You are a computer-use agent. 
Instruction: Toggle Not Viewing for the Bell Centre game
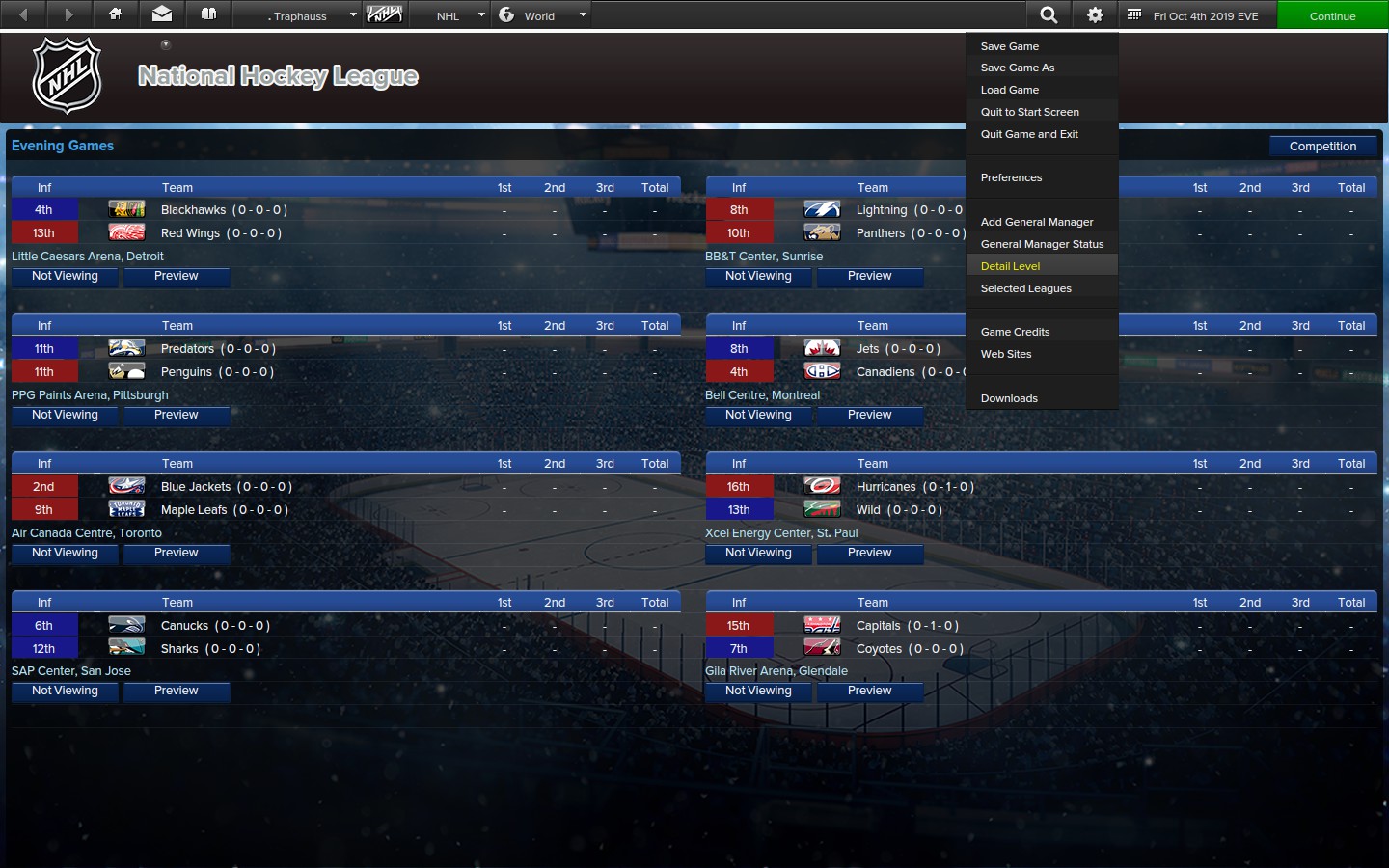pos(758,415)
